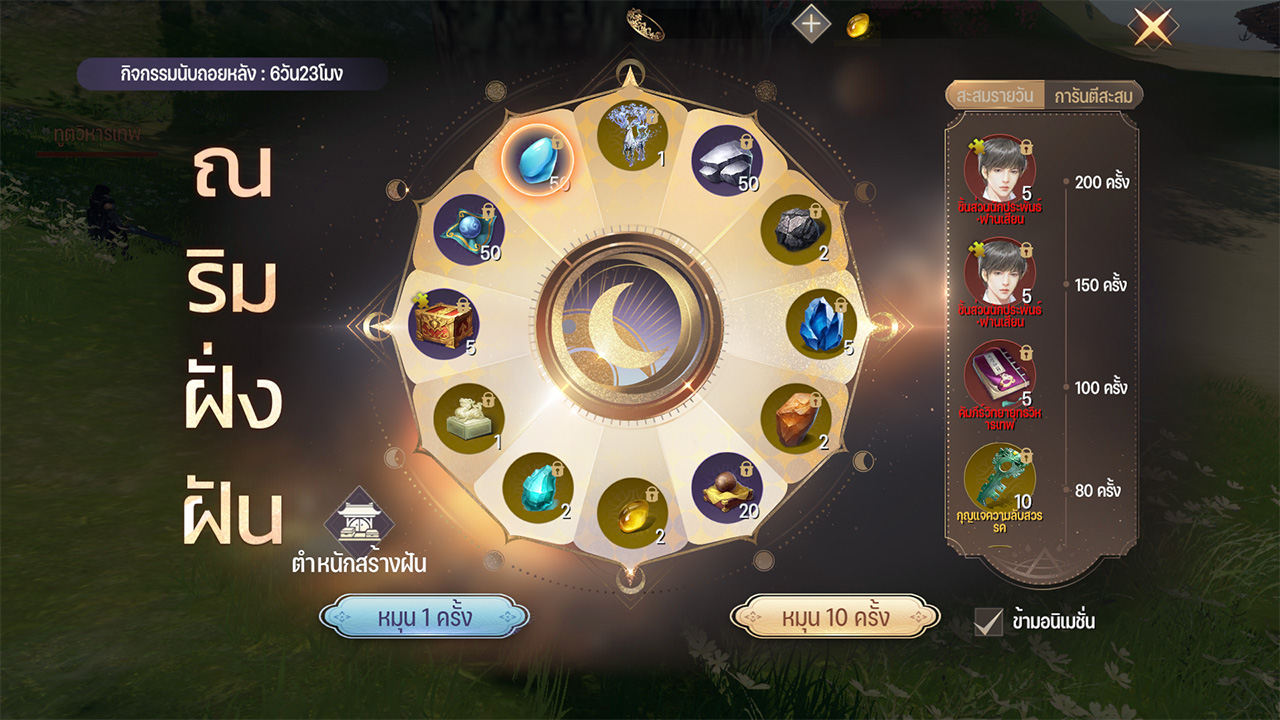
Task: View the 200 ครั้ง character portrait reward
Action: (999, 169)
